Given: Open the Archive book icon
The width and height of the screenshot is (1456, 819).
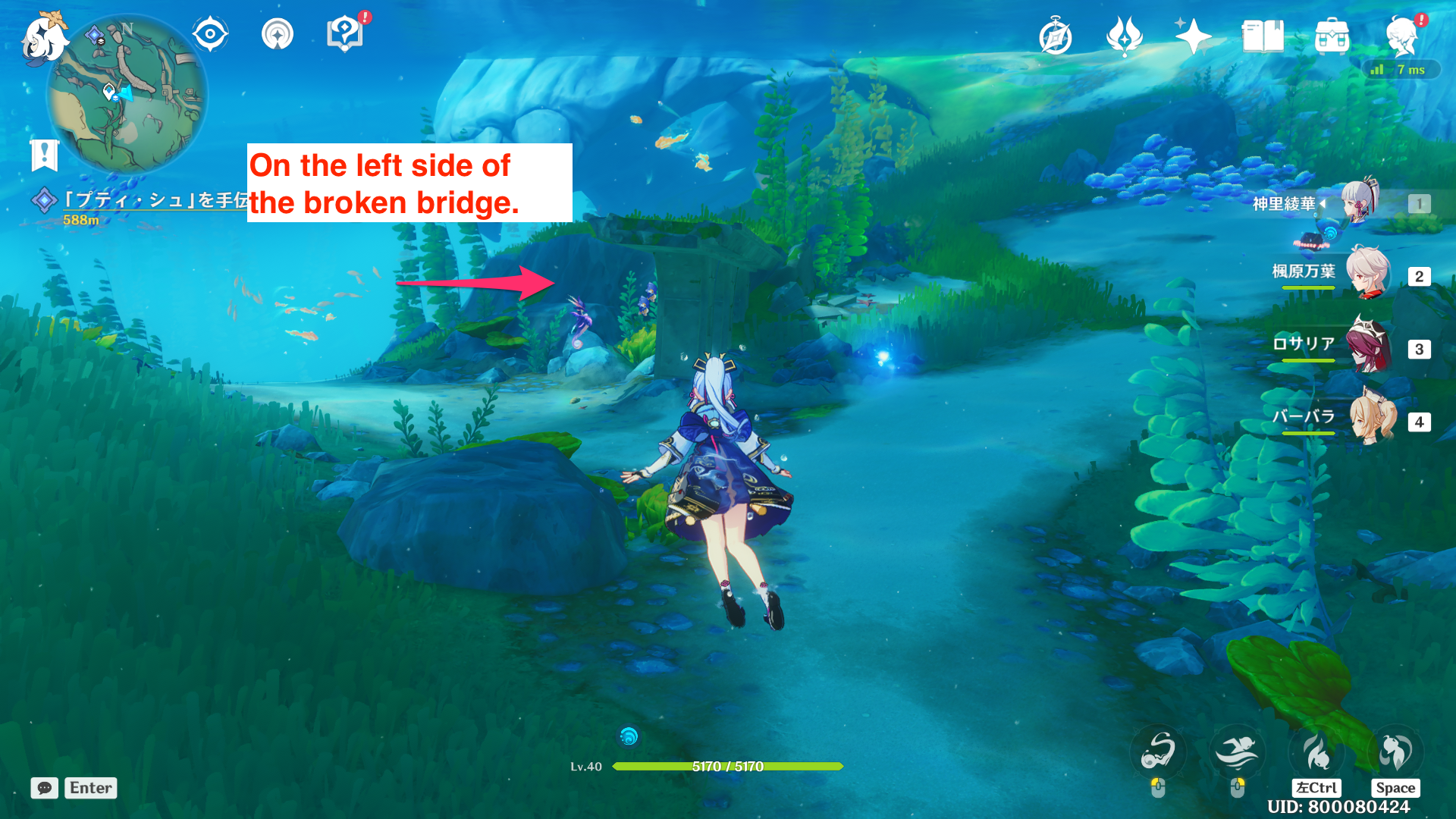Looking at the screenshot, I should pos(1263,35).
